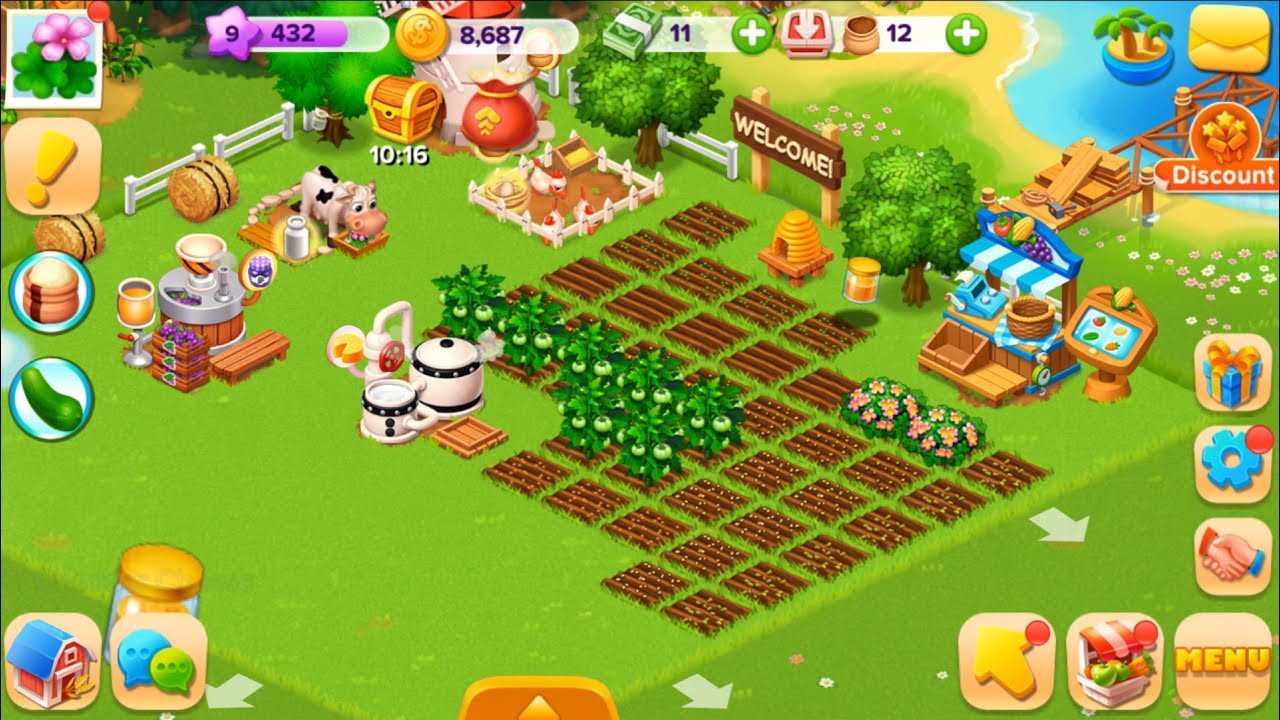1280x720 pixels.
Task: Select the flour sack order bubble
Action: [x=51, y=292]
